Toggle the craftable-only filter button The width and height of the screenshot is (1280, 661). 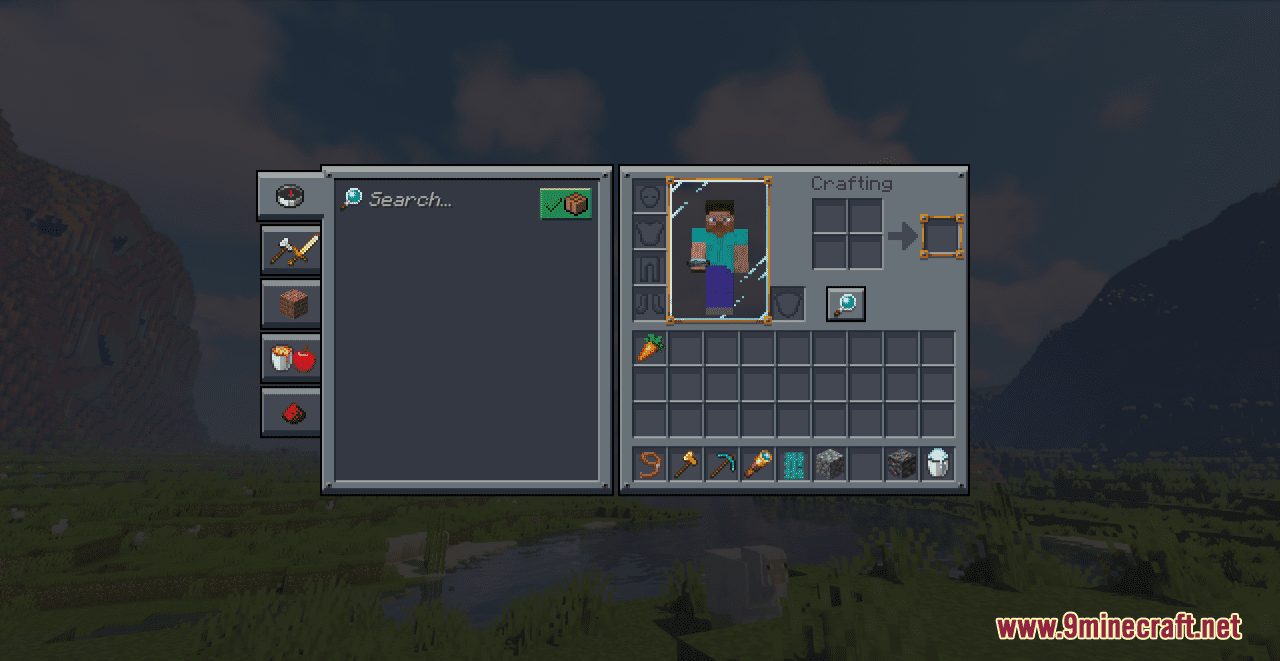(565, 203)
